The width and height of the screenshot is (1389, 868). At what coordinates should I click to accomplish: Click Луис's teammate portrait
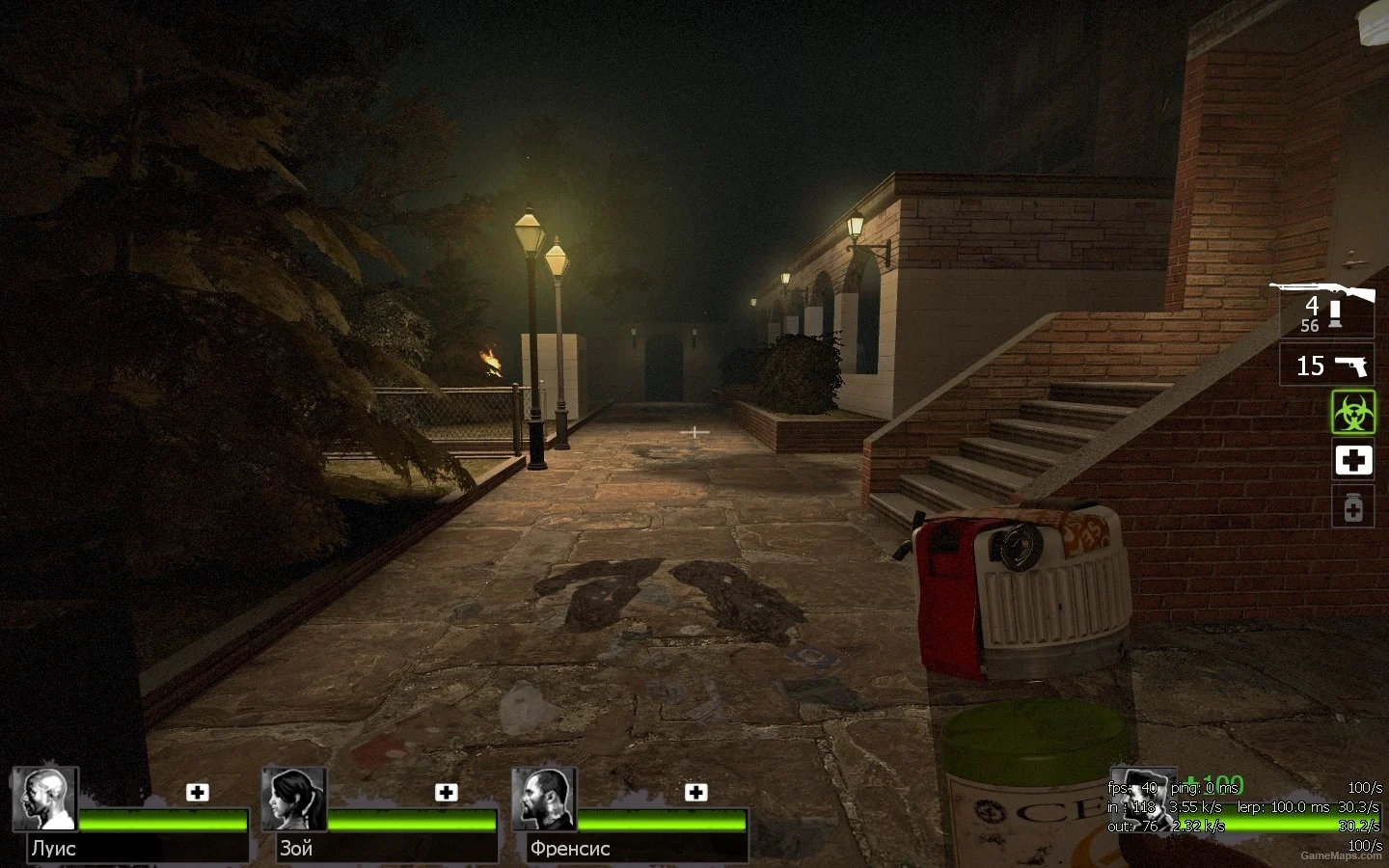(x=44, y=799)
